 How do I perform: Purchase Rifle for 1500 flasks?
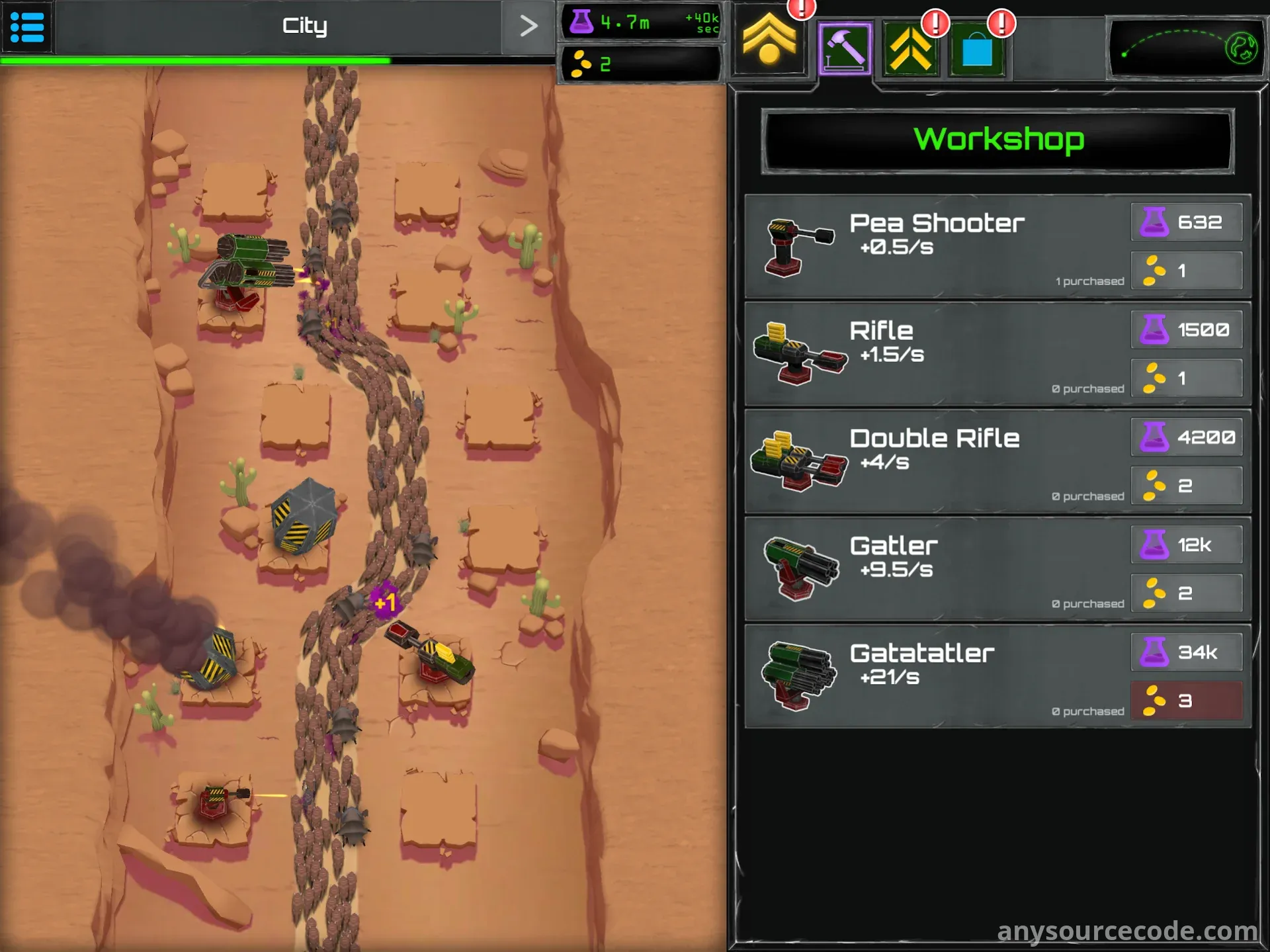(1187, 329)
